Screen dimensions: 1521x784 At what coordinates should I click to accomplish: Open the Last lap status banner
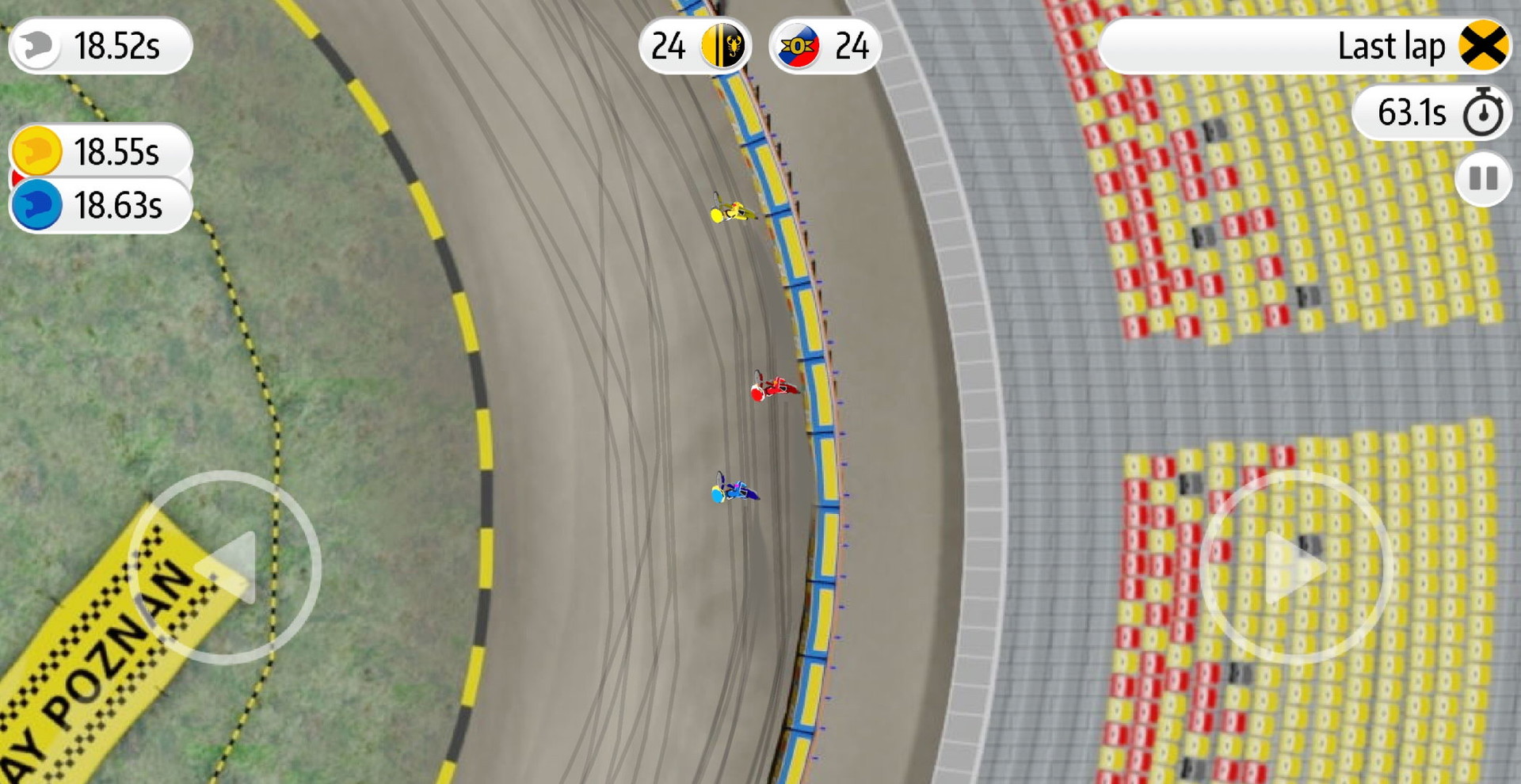[1307, 46]
